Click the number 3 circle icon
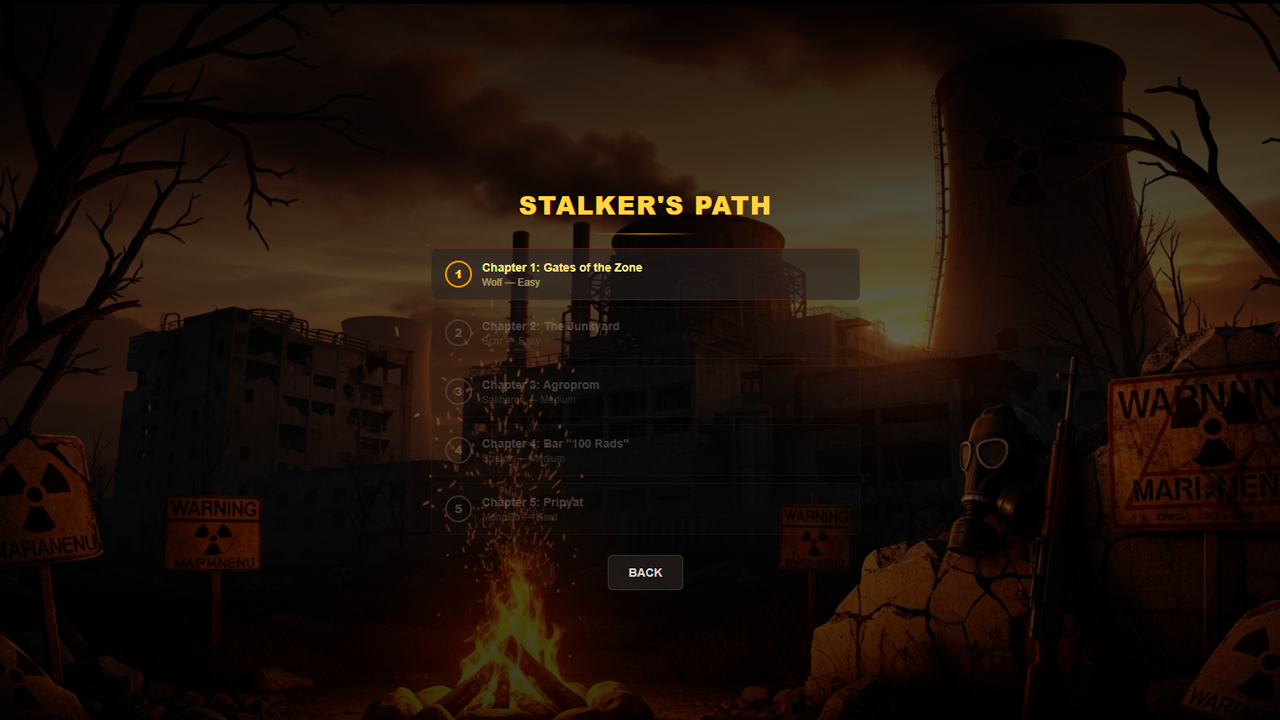 point(458,392)
